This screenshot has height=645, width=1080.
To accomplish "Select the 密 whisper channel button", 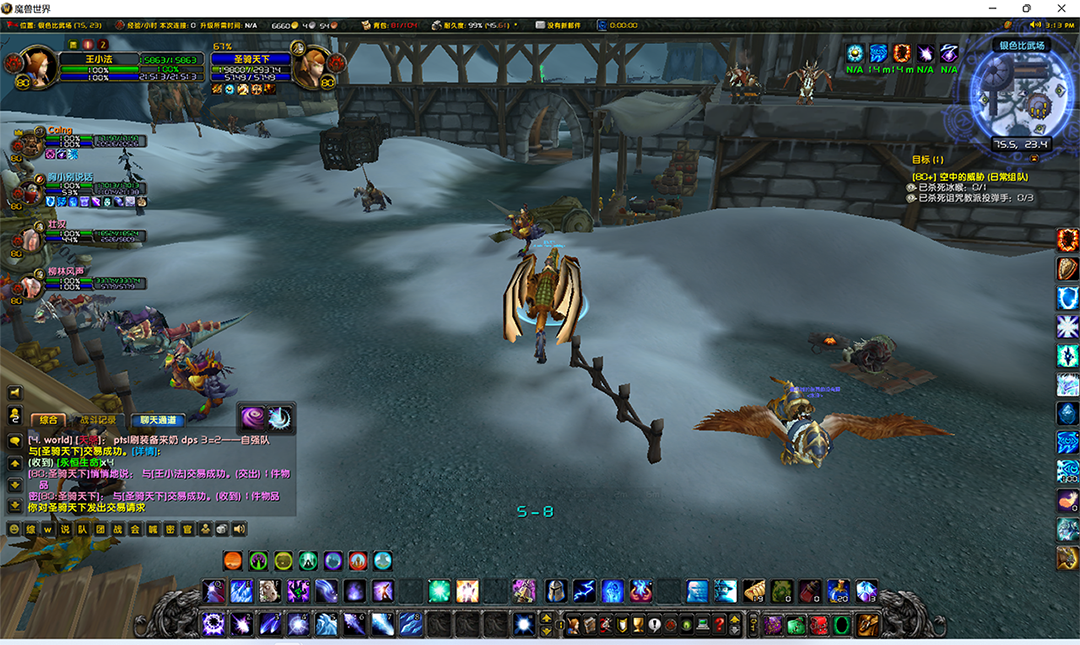I will tap(169, 529).
